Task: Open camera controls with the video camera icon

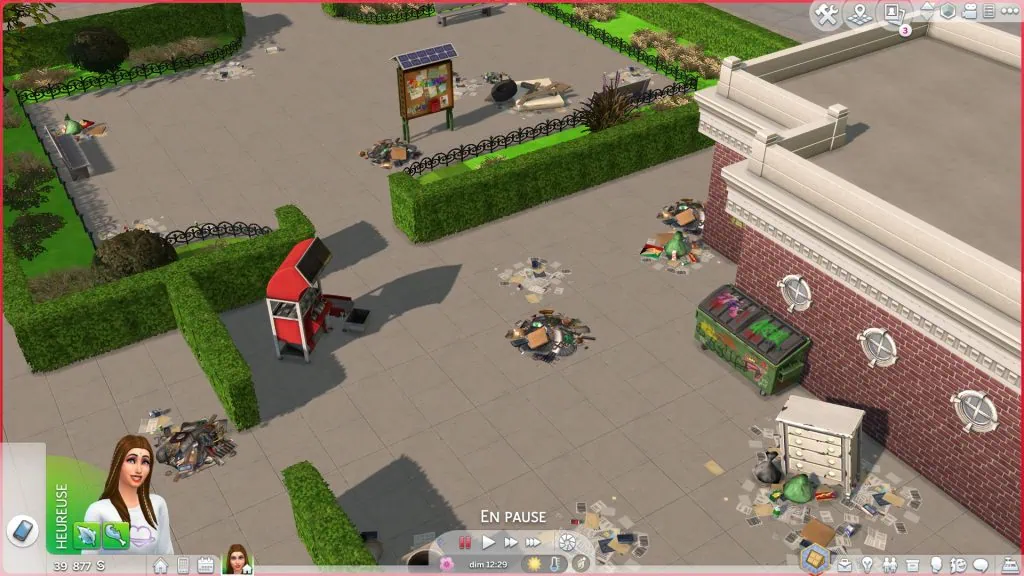Action: [968, 12]
